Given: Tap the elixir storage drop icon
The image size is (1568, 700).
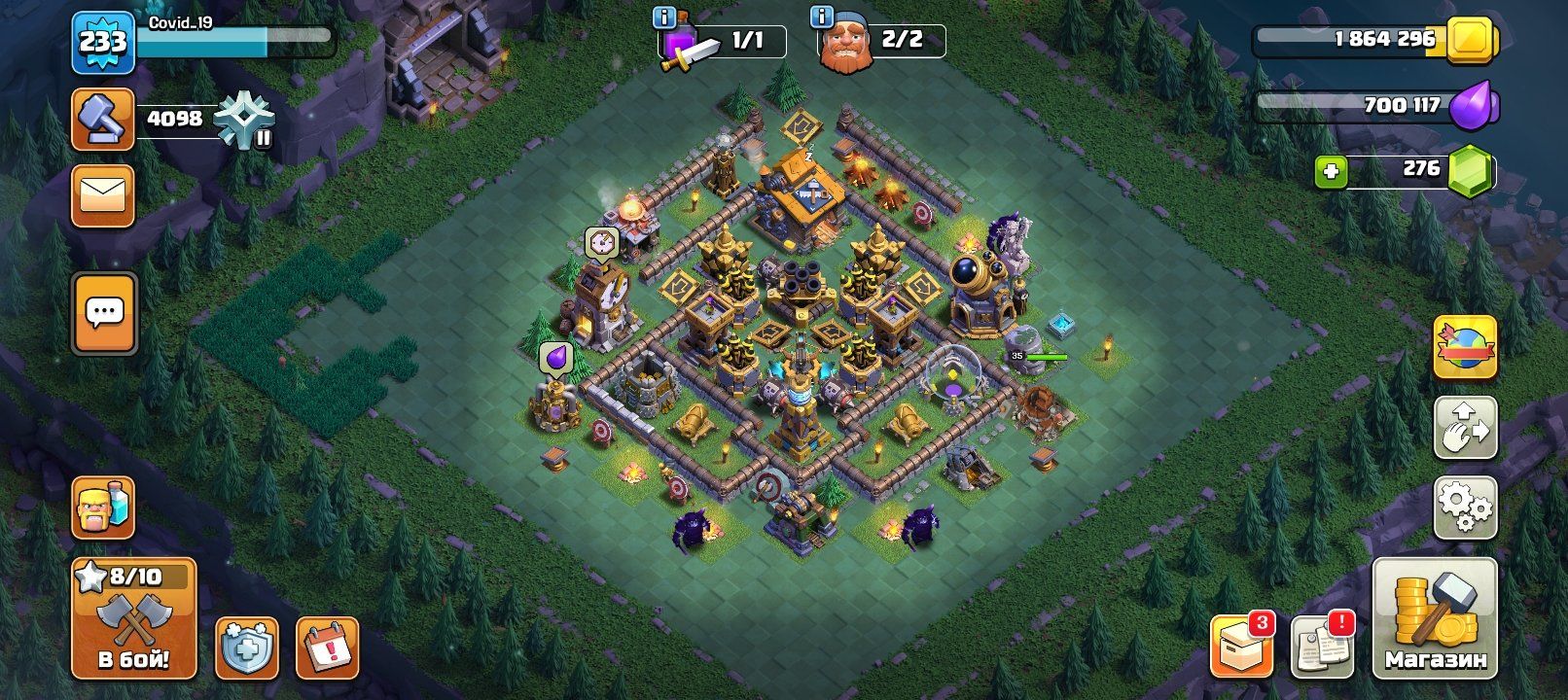Looking at the screenshot, I should click(1473, 106).
